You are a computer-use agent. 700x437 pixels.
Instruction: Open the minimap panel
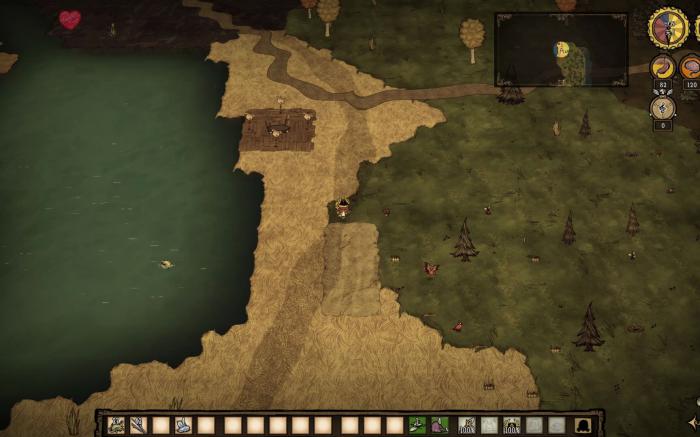[x=561, y=49]
